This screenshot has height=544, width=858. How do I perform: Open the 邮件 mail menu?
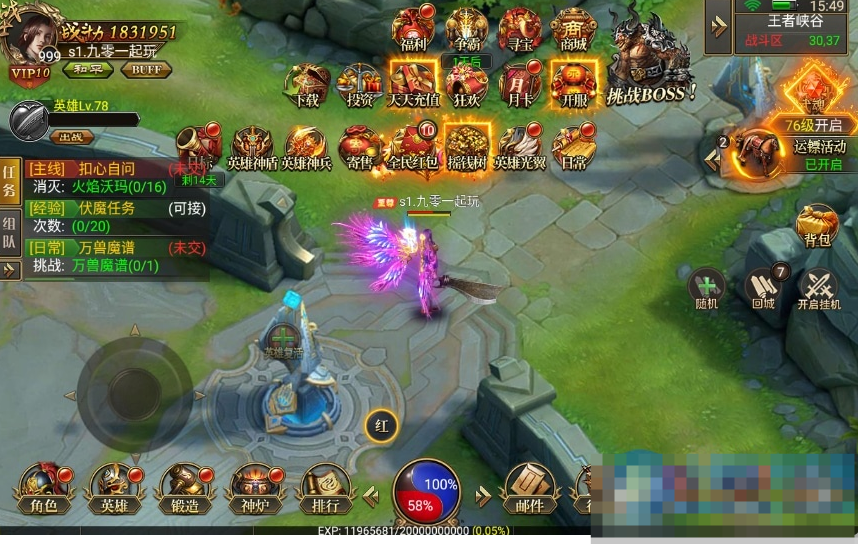tap(529, 488)
